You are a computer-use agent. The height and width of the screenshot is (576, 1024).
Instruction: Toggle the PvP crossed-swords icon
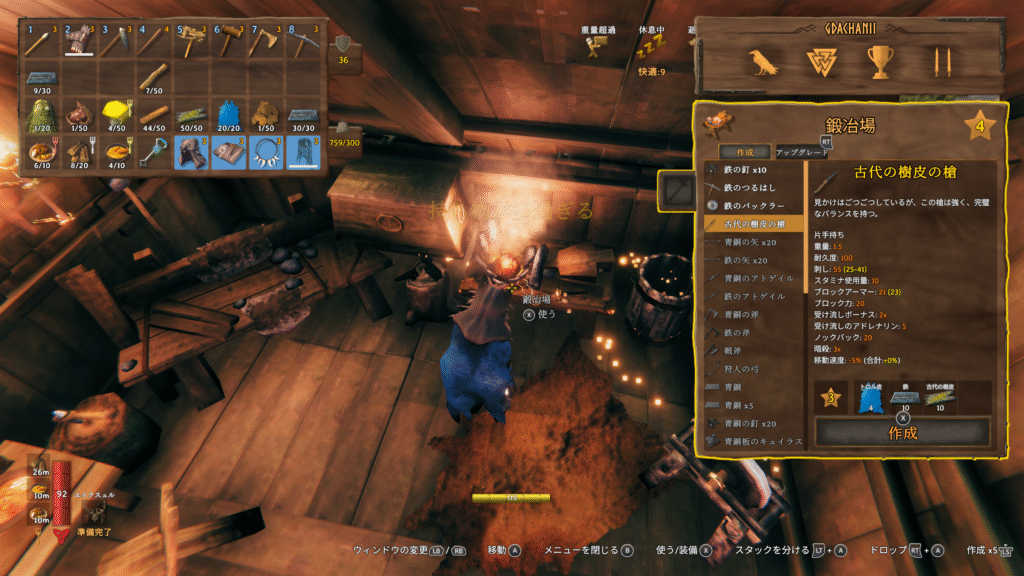939,63
